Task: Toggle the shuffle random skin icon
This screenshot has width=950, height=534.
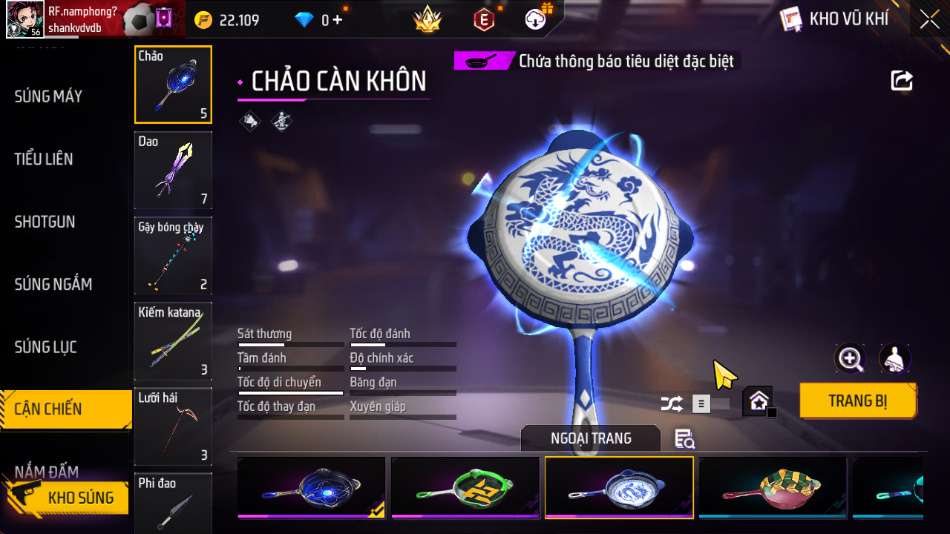Action: click(x=671, y=404)
